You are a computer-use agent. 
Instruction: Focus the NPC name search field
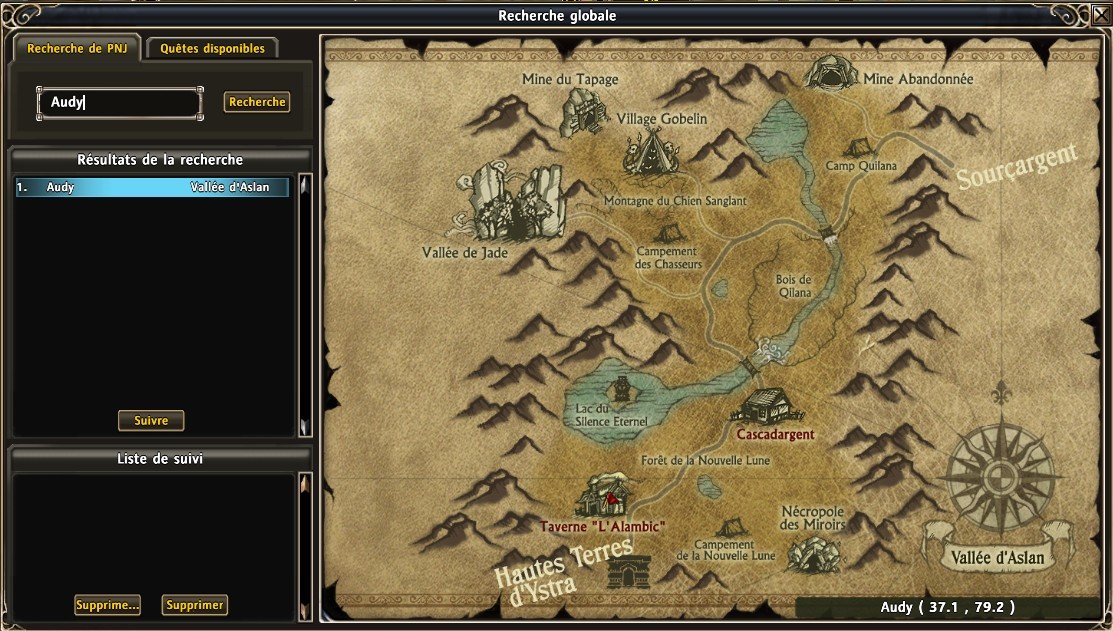[120, 102]
